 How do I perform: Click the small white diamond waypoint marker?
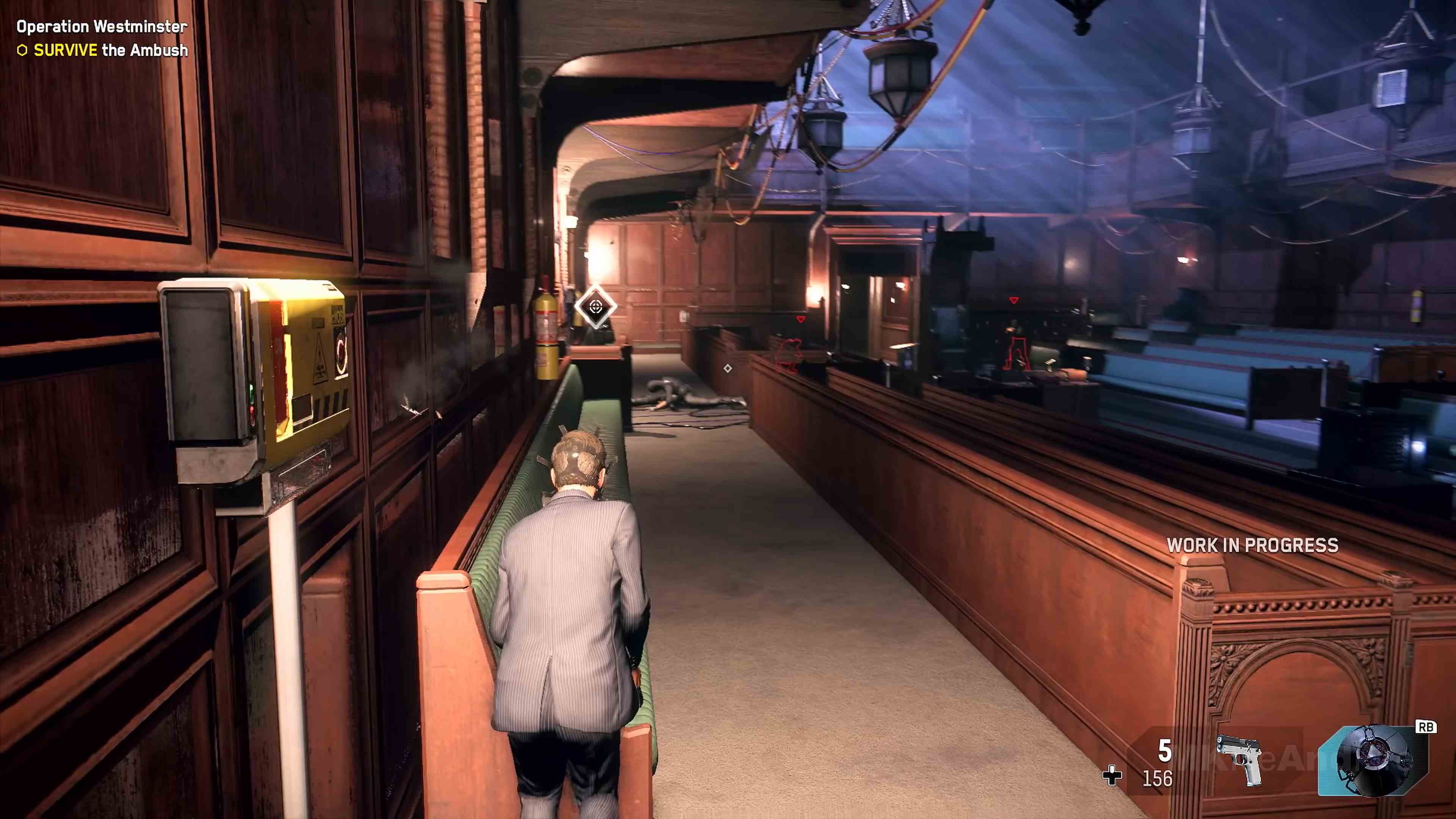(728, 369)
